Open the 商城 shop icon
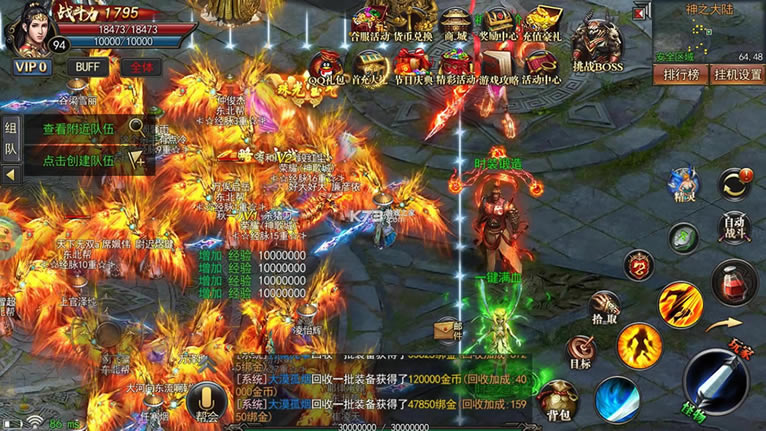 [x=456, y=24]
